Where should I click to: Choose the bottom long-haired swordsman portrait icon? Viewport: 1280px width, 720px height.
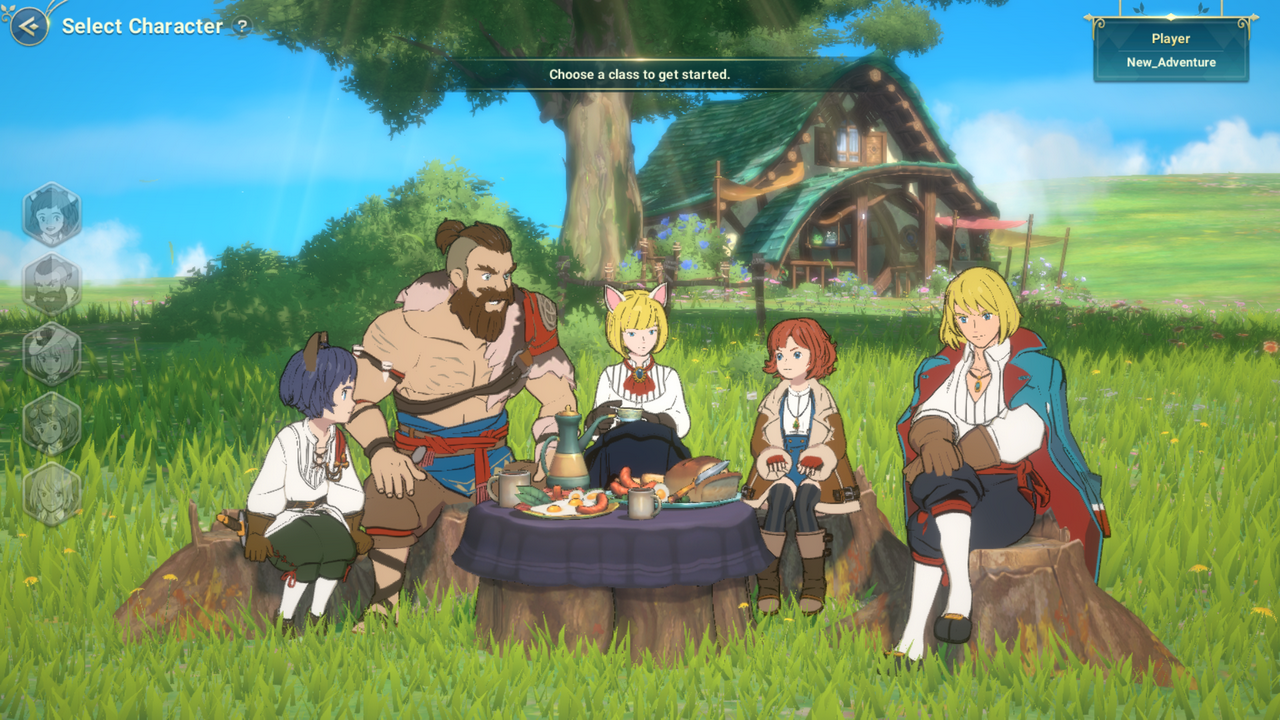(x=52, y=494)
